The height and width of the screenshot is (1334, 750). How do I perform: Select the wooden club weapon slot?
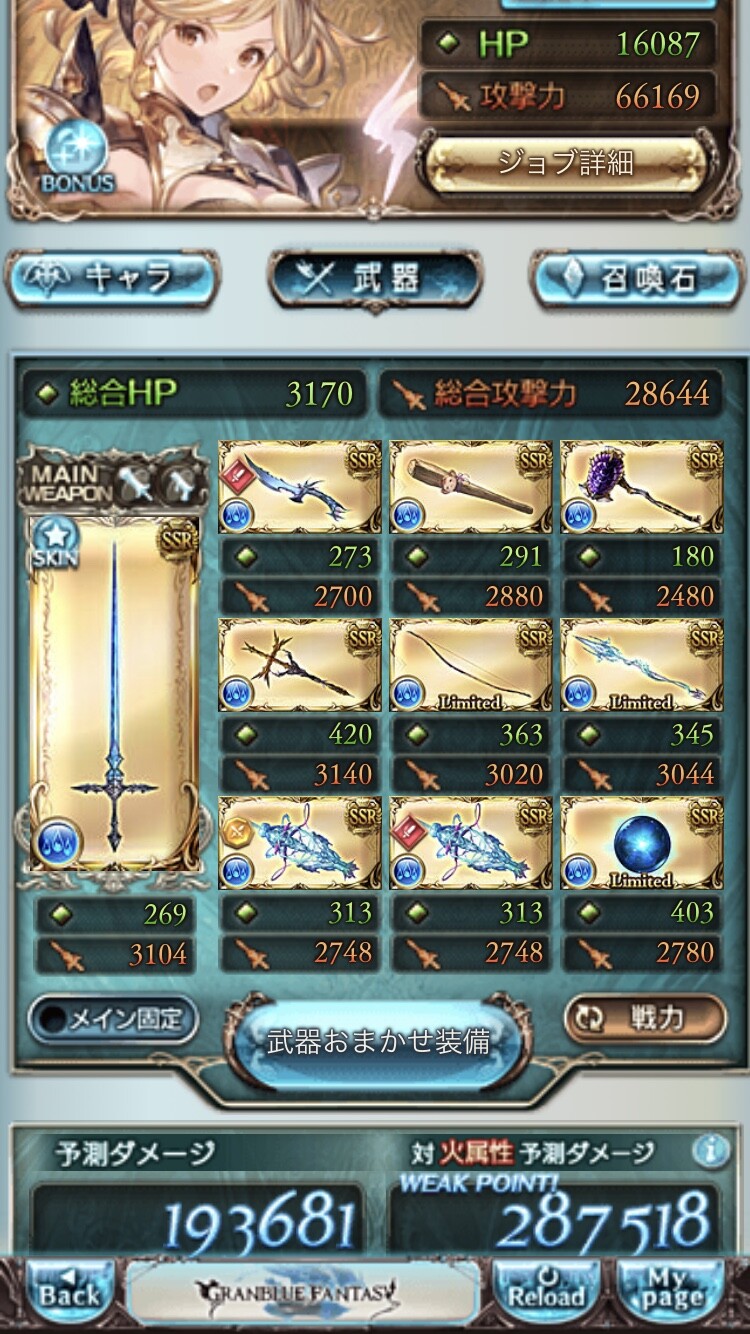pos(470,486)
